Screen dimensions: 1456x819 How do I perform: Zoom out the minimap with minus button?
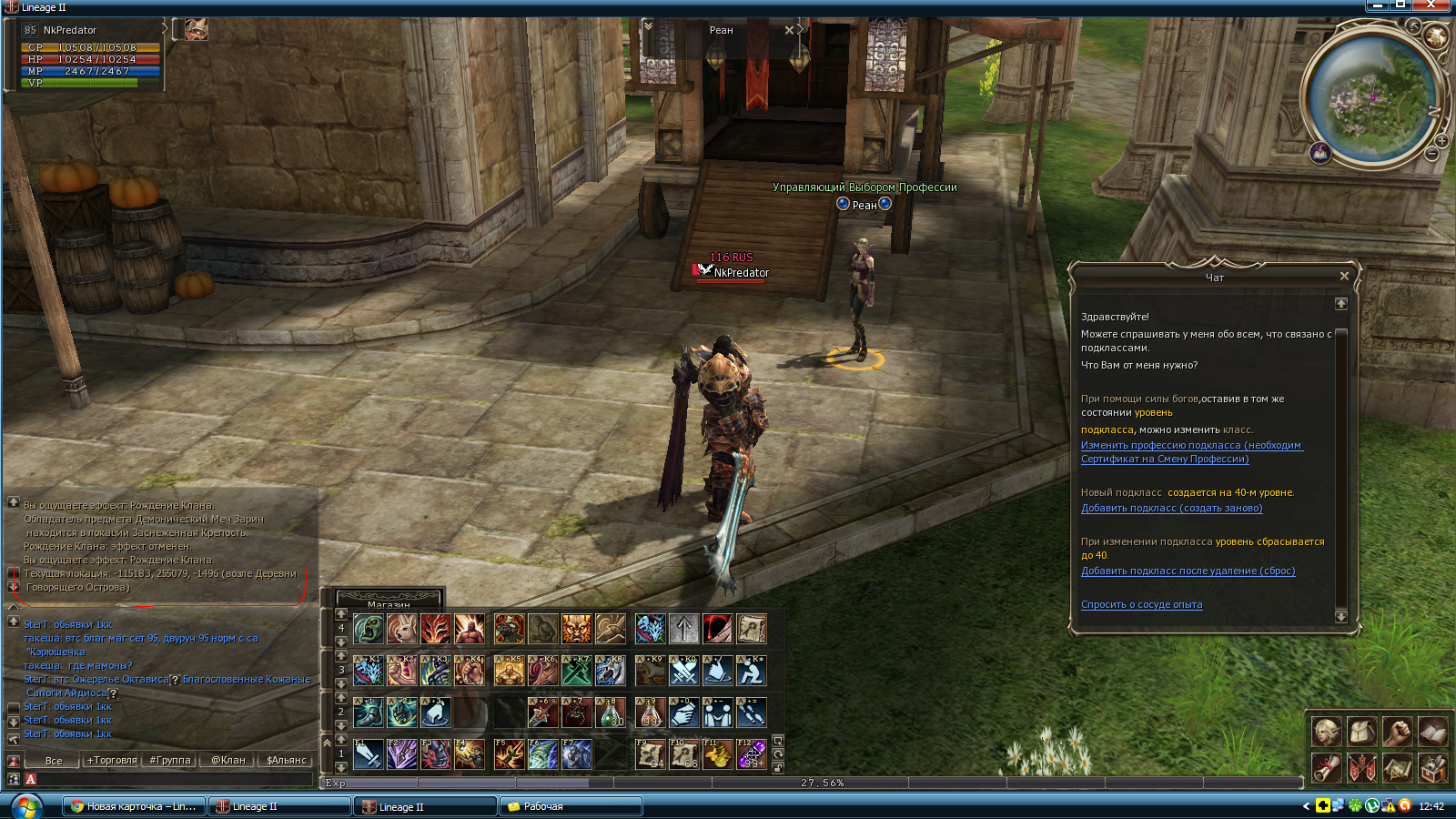1431,155
